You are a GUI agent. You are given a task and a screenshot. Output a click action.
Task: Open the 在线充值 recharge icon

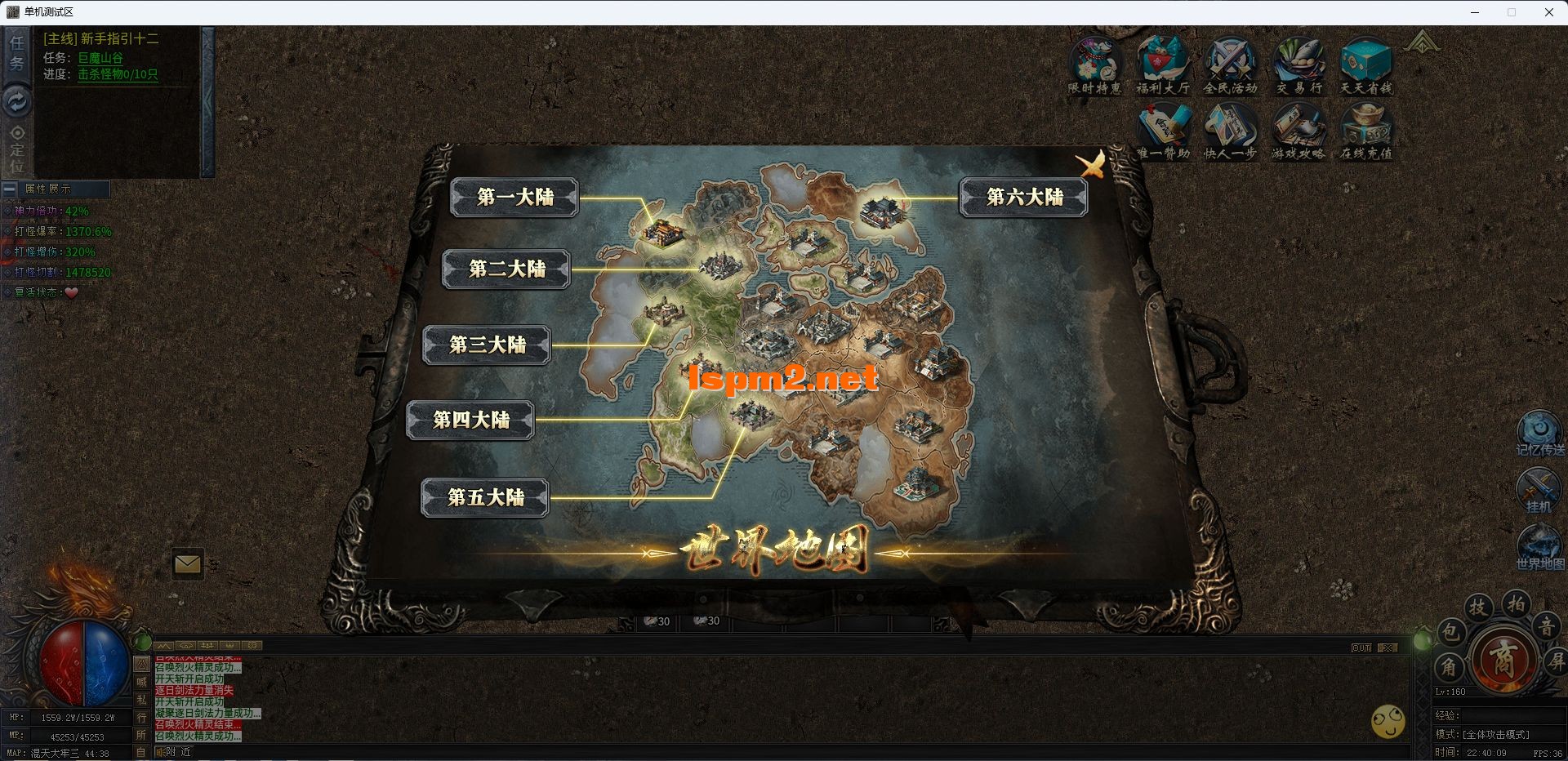coord(1365,131)
